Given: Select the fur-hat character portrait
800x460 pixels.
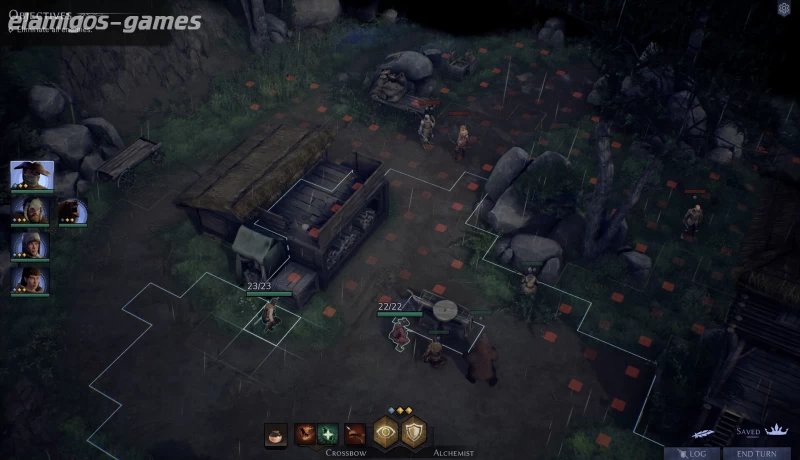Looking at the screenshot, I should (31, 245).
